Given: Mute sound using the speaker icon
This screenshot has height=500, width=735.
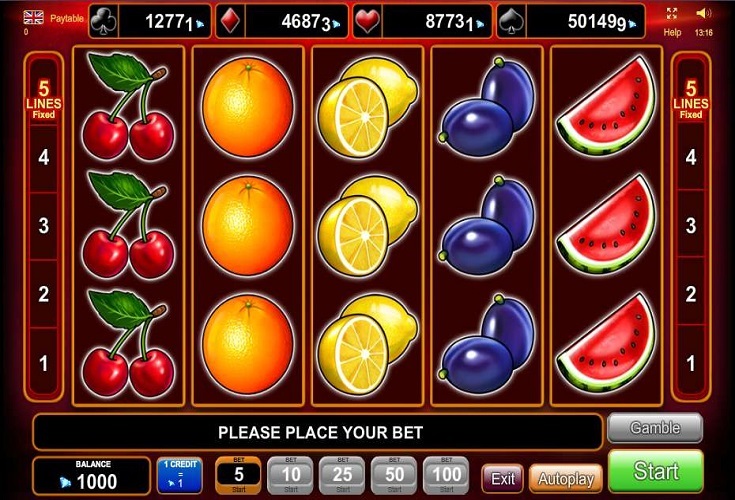Looking at the screenshot, I should (704, 14).
